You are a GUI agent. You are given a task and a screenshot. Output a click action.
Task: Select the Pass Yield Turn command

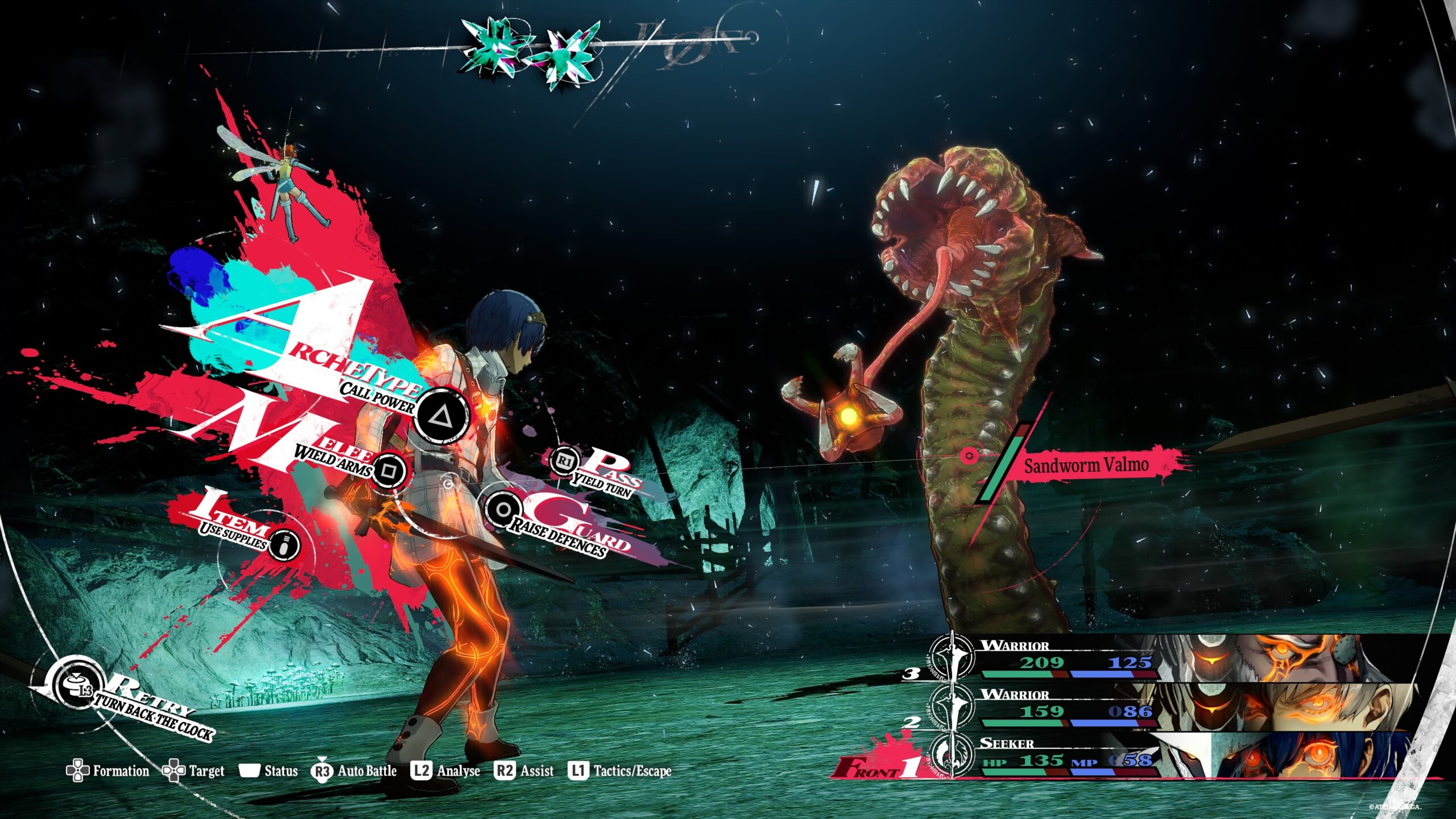click(x=564, y=461)
